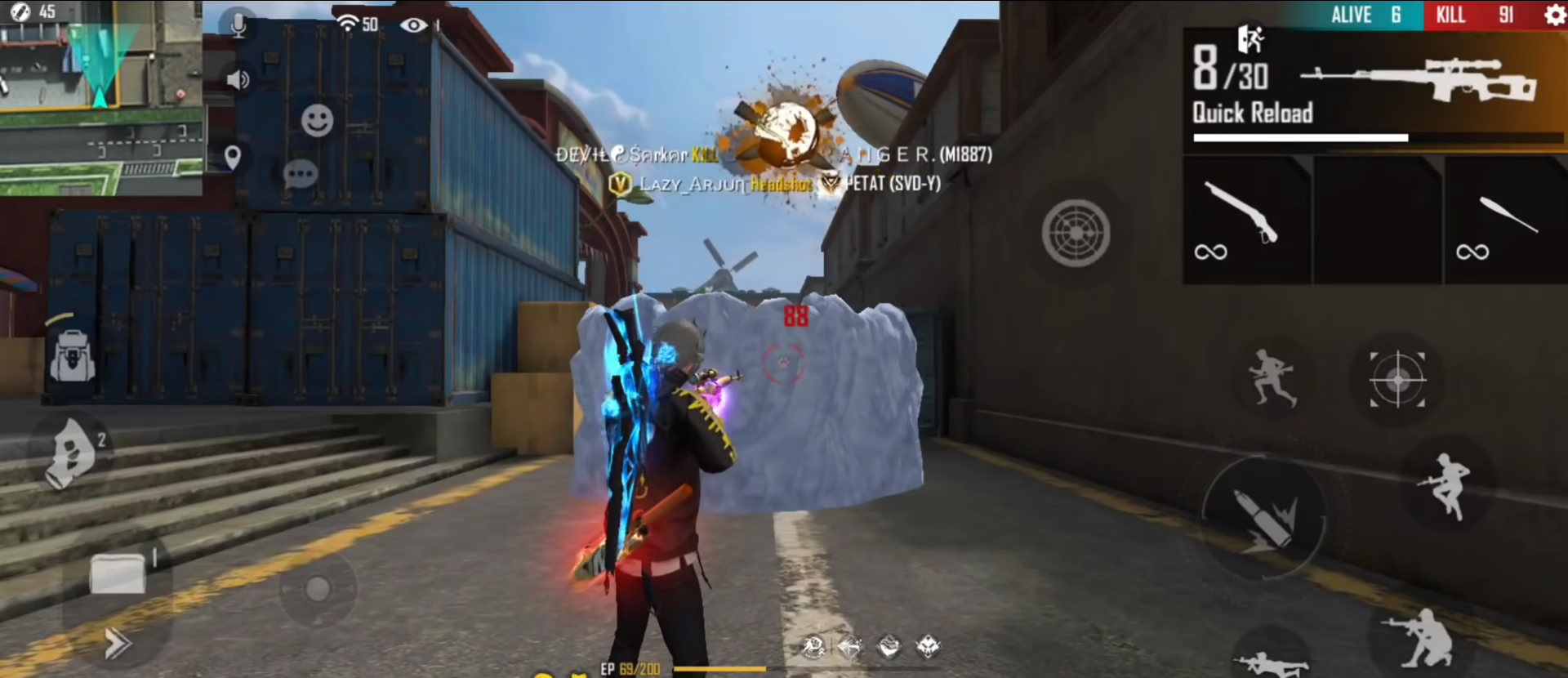The height and width of the screenshot is (678, 1568).
Task: Toggle aim-down-sights with the crosshair icon
Action: pos(1396,380)
